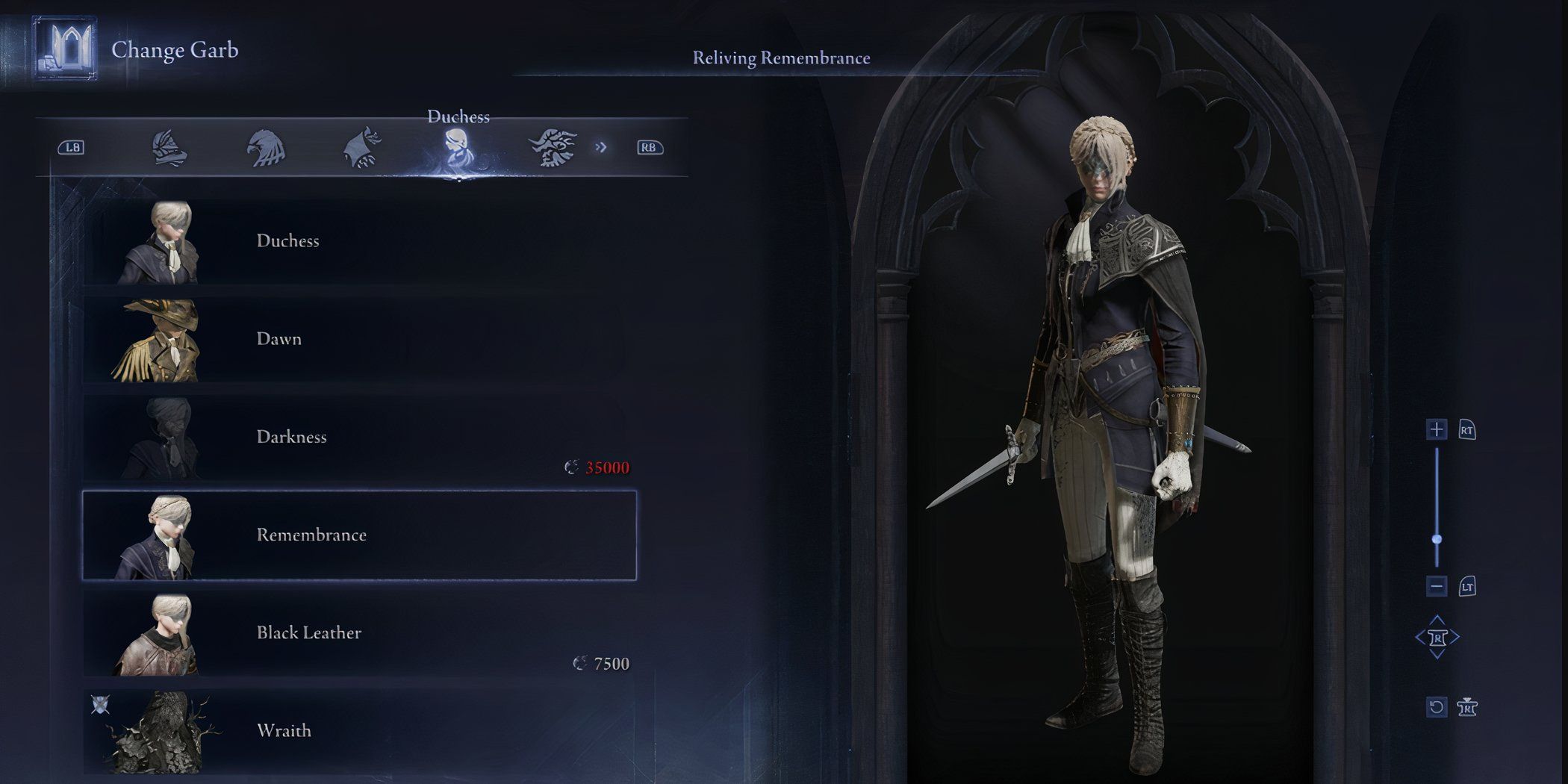Zoom in with the plus button
Viewport: 1568px width, 784px height.
click(x=1437, y=429)
